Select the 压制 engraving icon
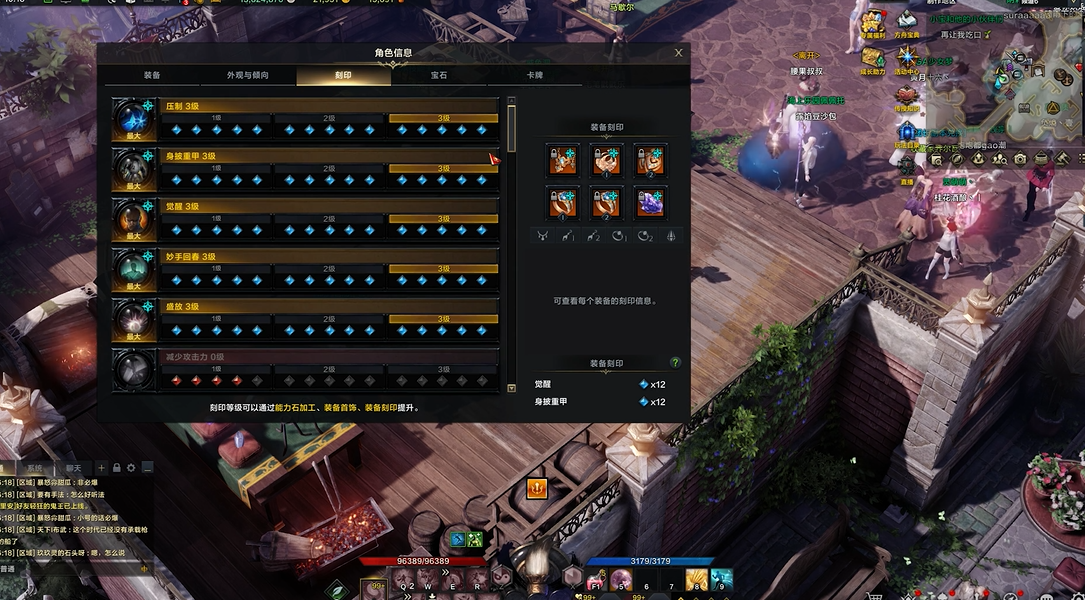The height and width of the screenshot is (600, 1085). [133, 118]
